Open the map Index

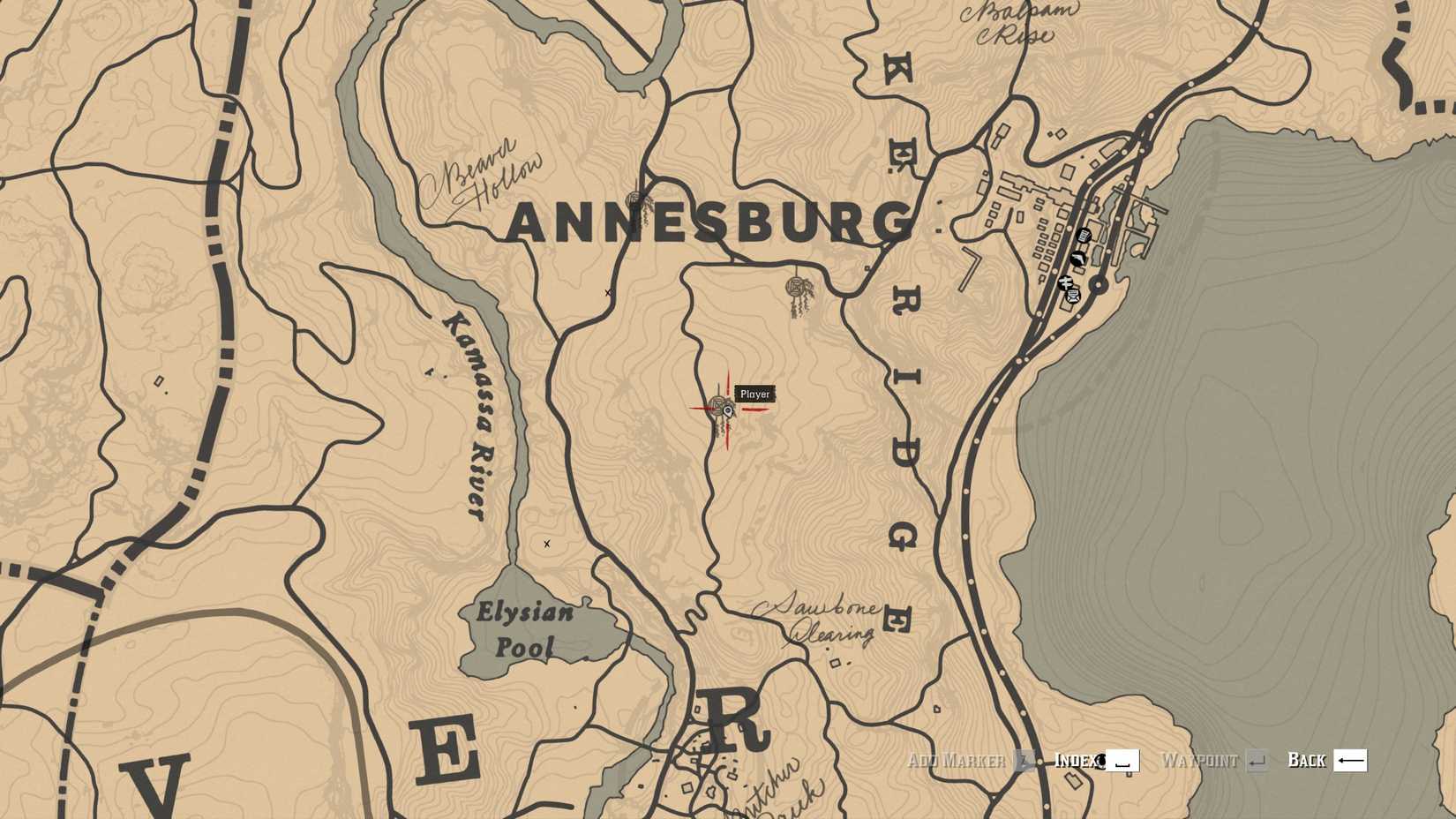pyautogui.click(x=1078, y=760)
